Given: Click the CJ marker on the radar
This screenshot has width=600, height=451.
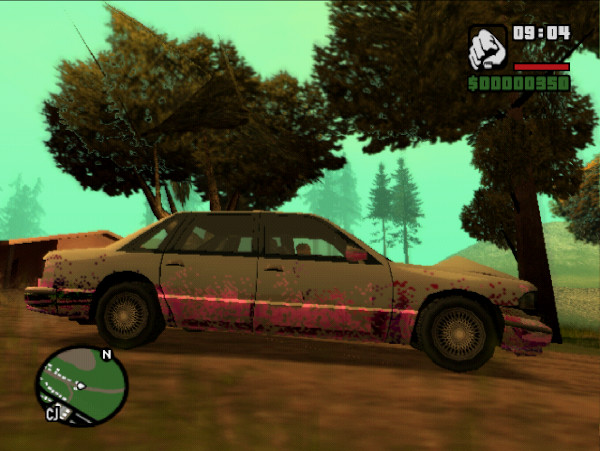Looking at the screenshot, I should pos(52,413).
